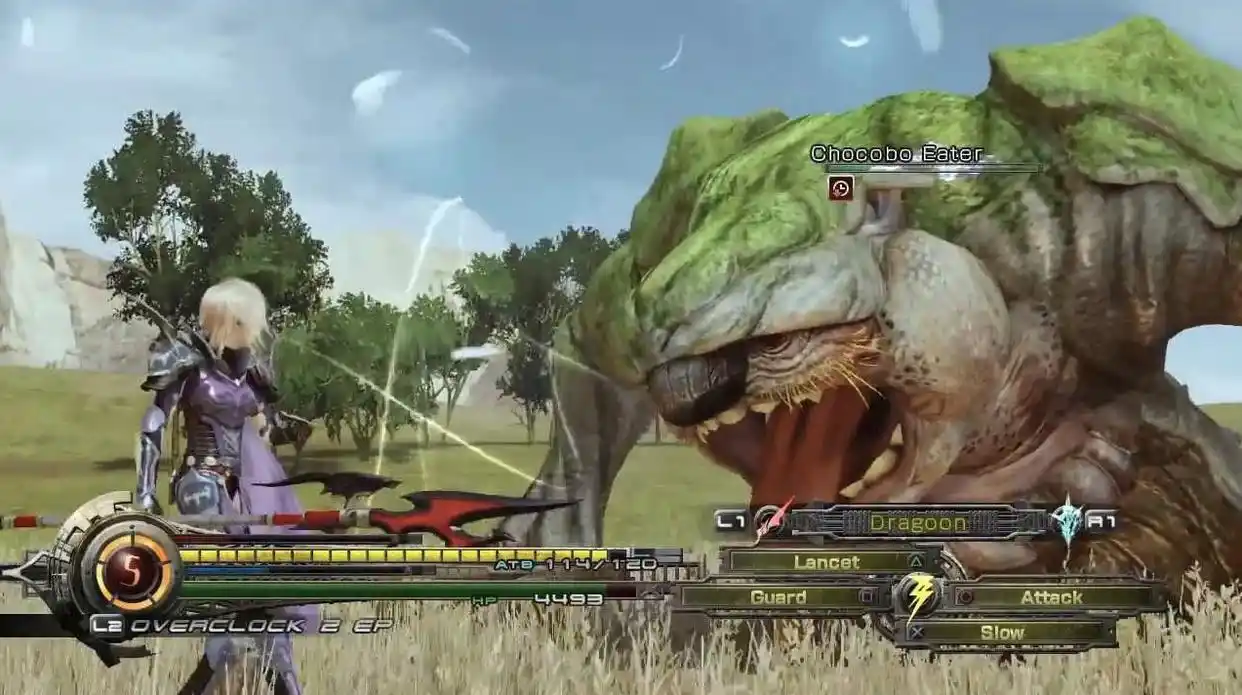Choose the Guard ability
The width and height of the screenshot is (1242, 695).
coord(778,597)
